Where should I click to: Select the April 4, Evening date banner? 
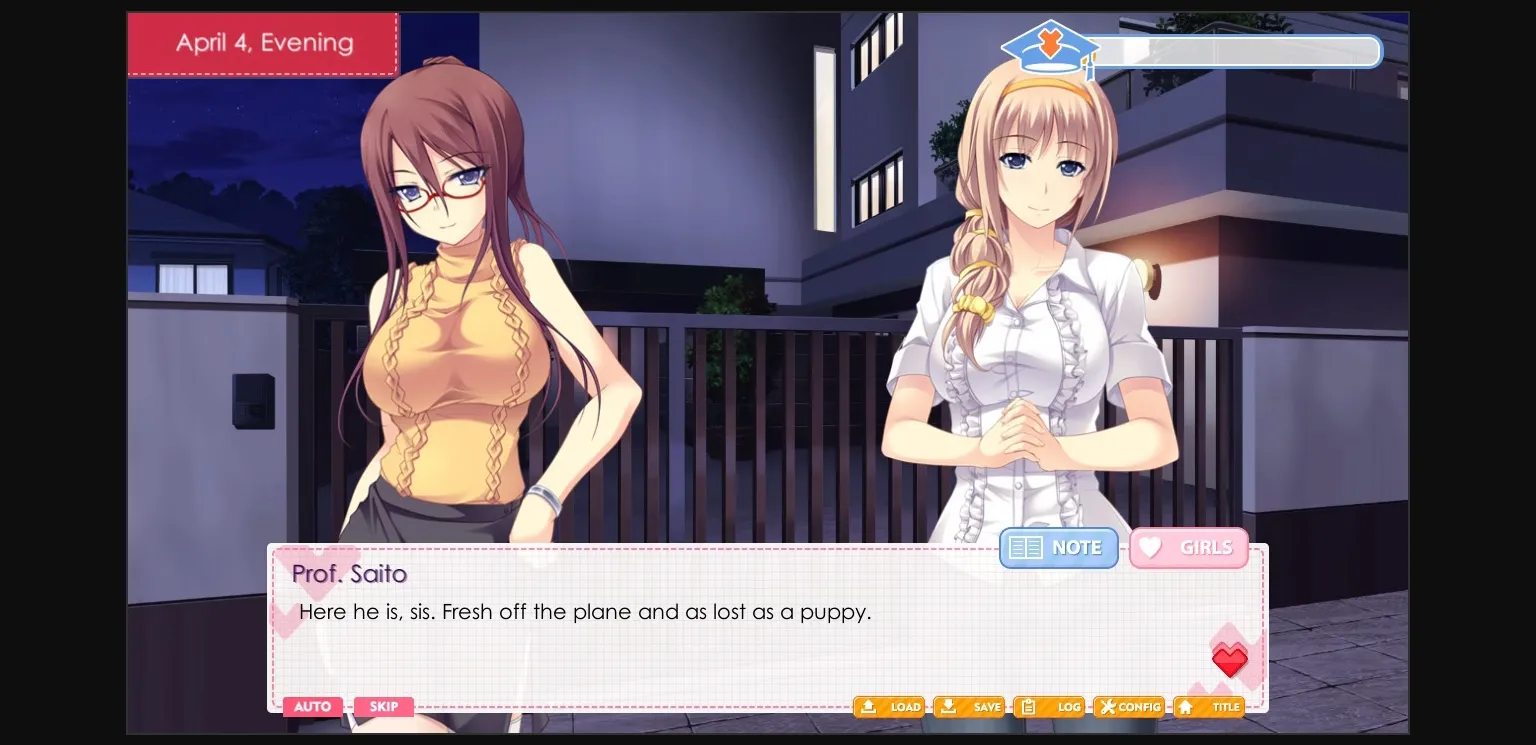pos(263,43)
